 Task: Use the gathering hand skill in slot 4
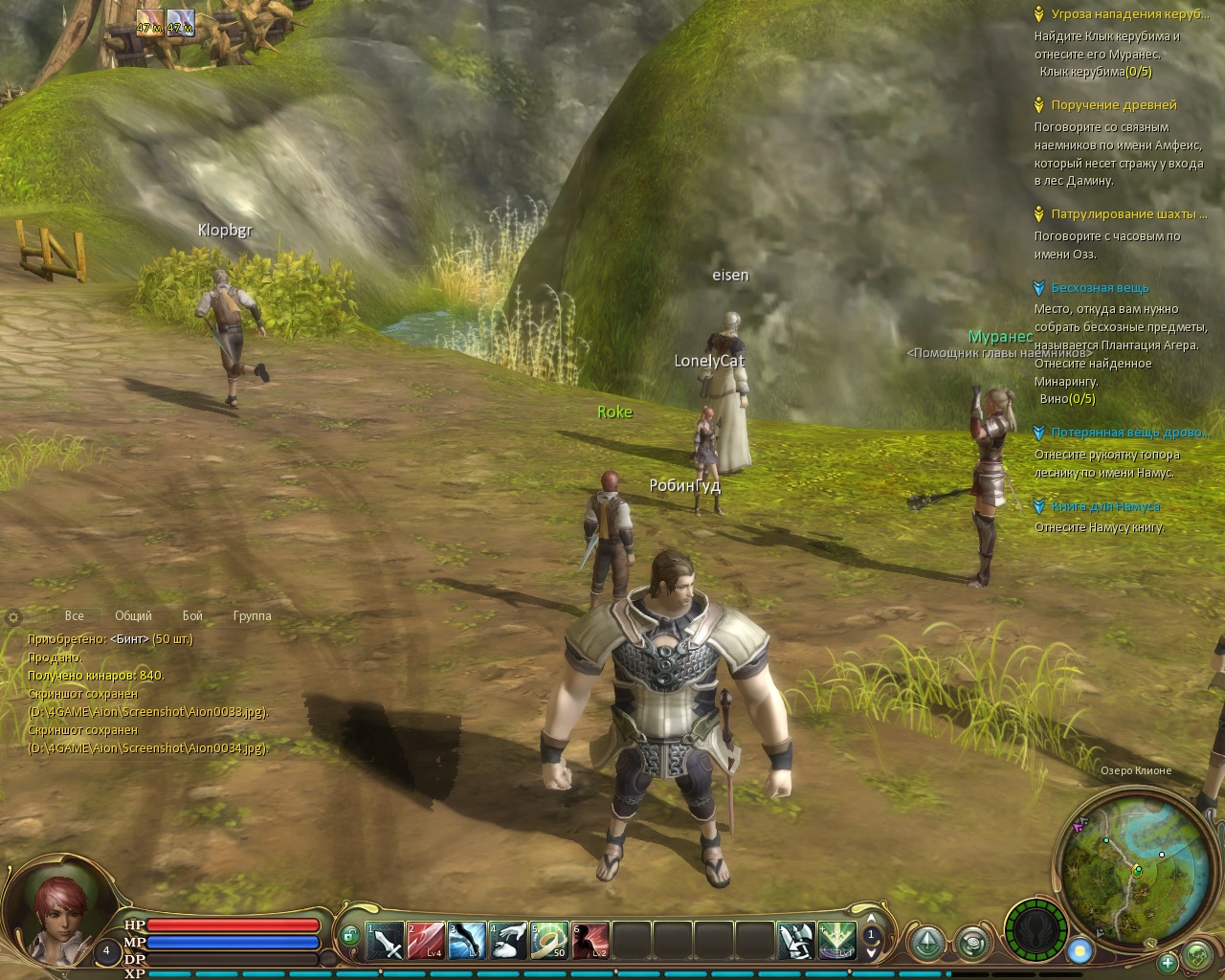507,941
